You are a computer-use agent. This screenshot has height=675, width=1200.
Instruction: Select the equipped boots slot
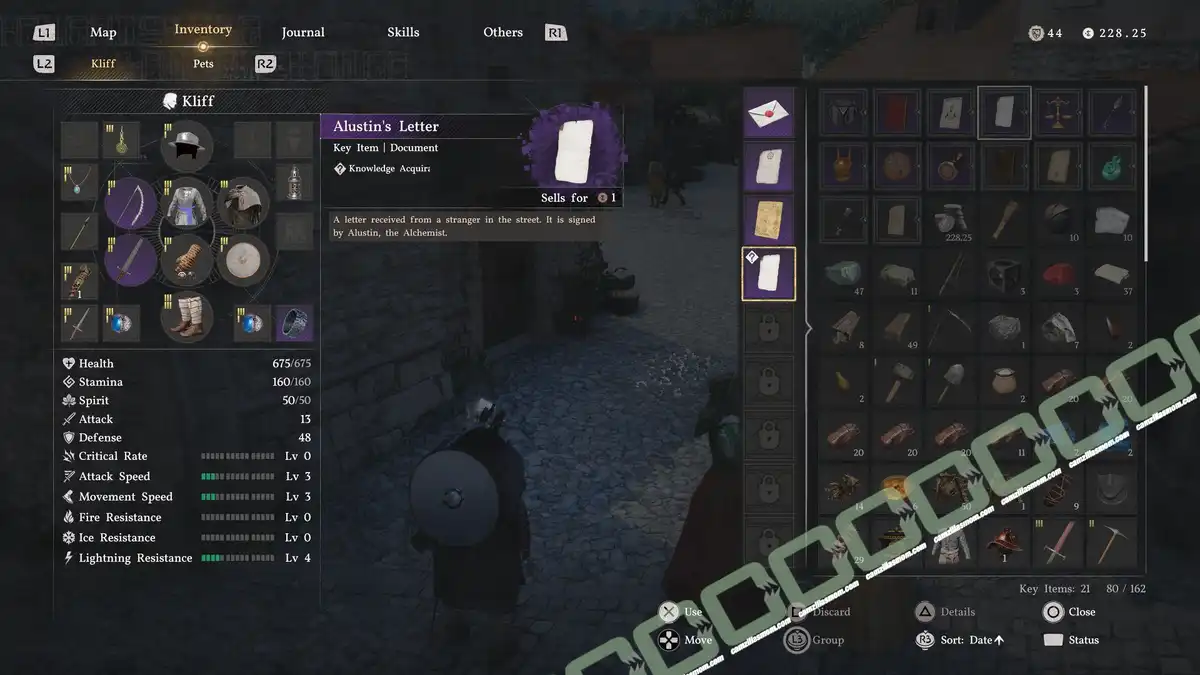(187, 316)
